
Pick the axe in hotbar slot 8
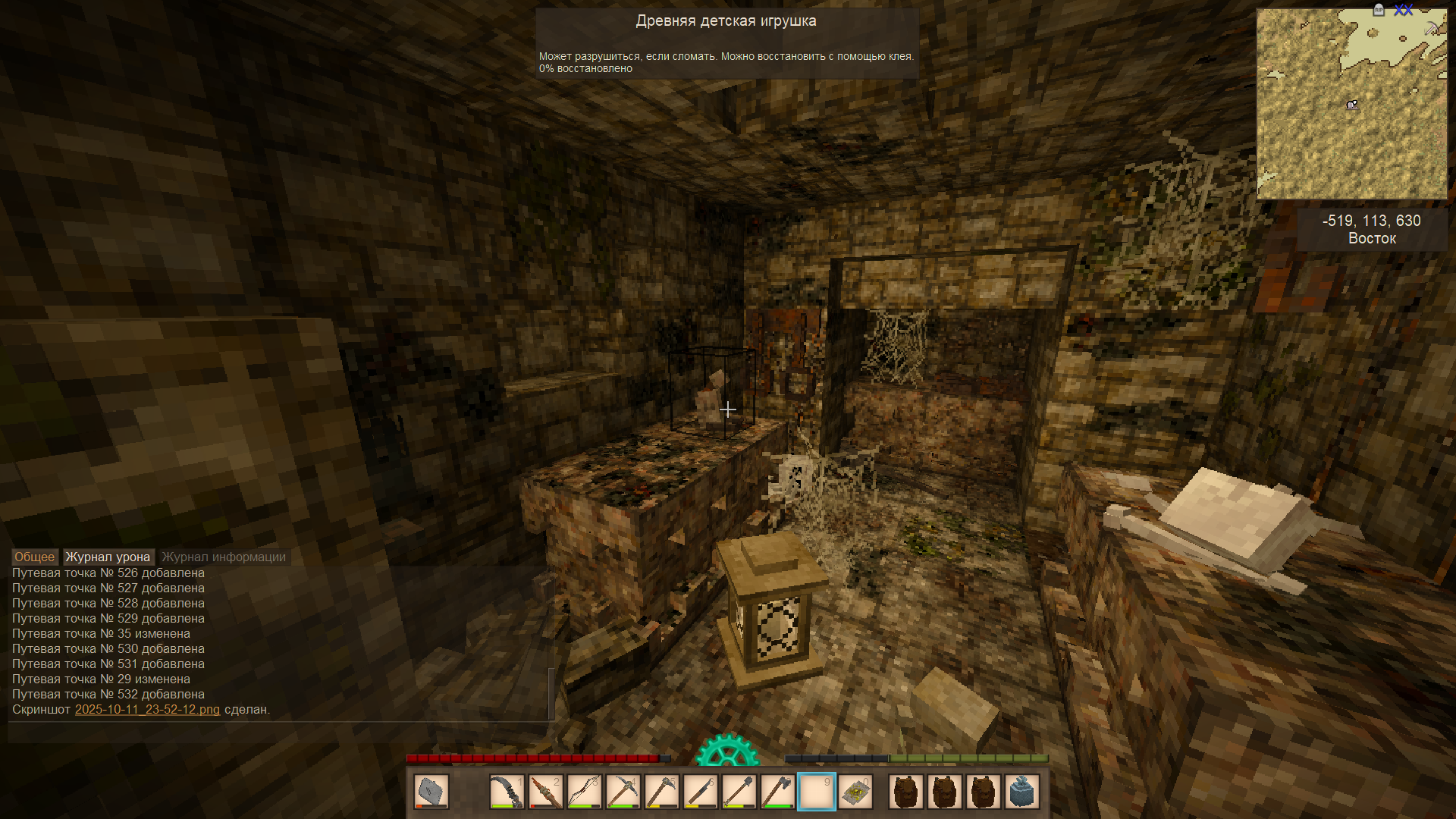pos(777,792)
